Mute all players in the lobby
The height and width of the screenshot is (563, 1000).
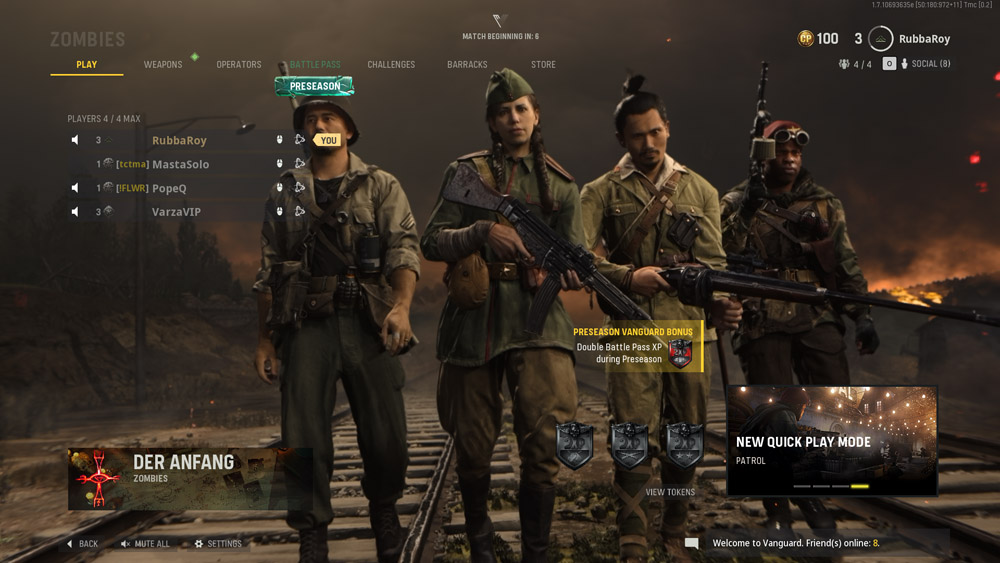pyautogui.click(x=145, y=544)
